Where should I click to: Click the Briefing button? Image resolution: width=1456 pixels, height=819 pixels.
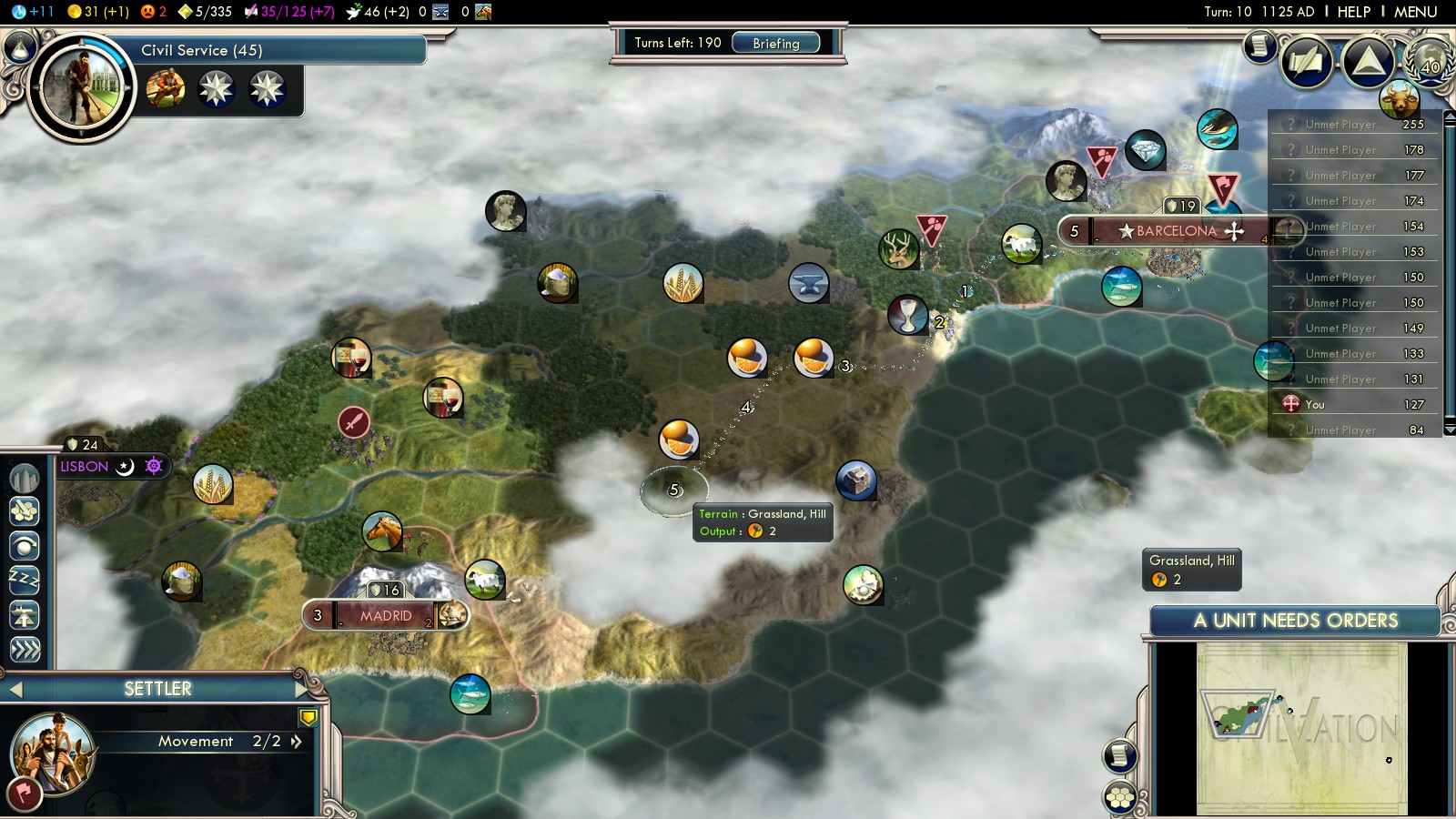[775, 43]
